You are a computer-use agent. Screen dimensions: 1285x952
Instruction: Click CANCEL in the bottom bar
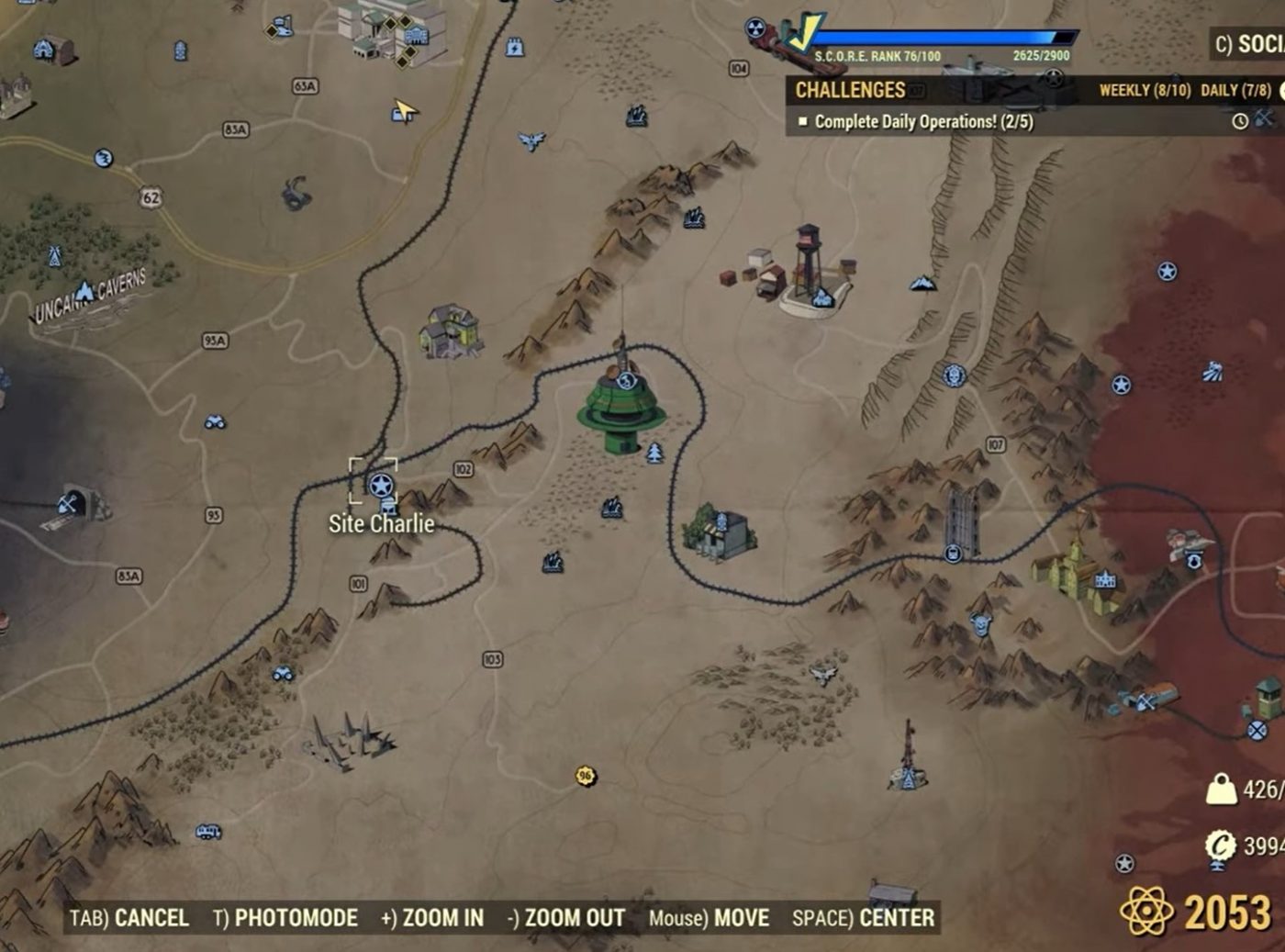pos(152,918)
